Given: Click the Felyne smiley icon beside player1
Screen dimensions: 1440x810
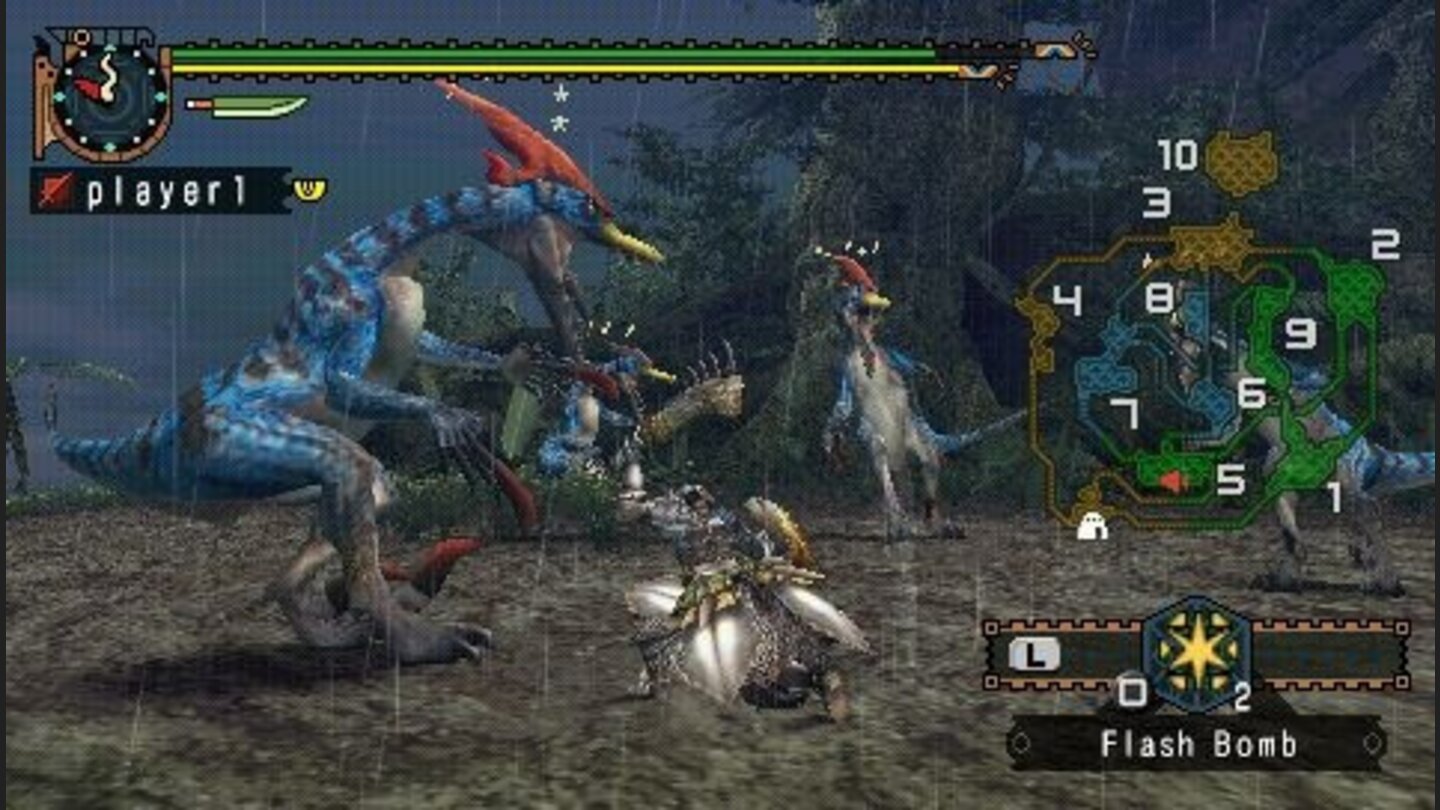Looking at the screenshot, I should (310, 188).
